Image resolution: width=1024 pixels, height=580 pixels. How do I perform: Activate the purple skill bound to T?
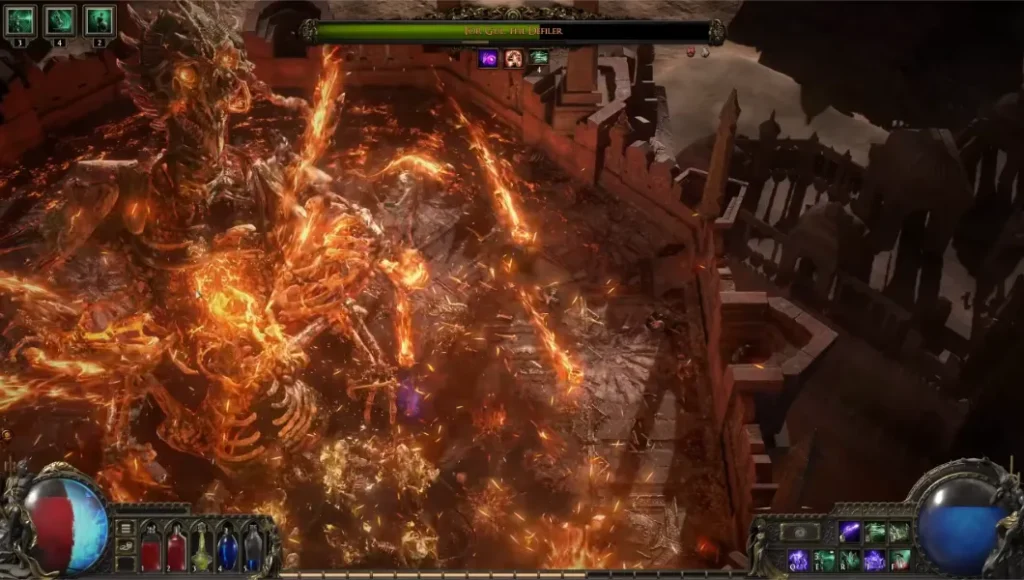point(875,560)
